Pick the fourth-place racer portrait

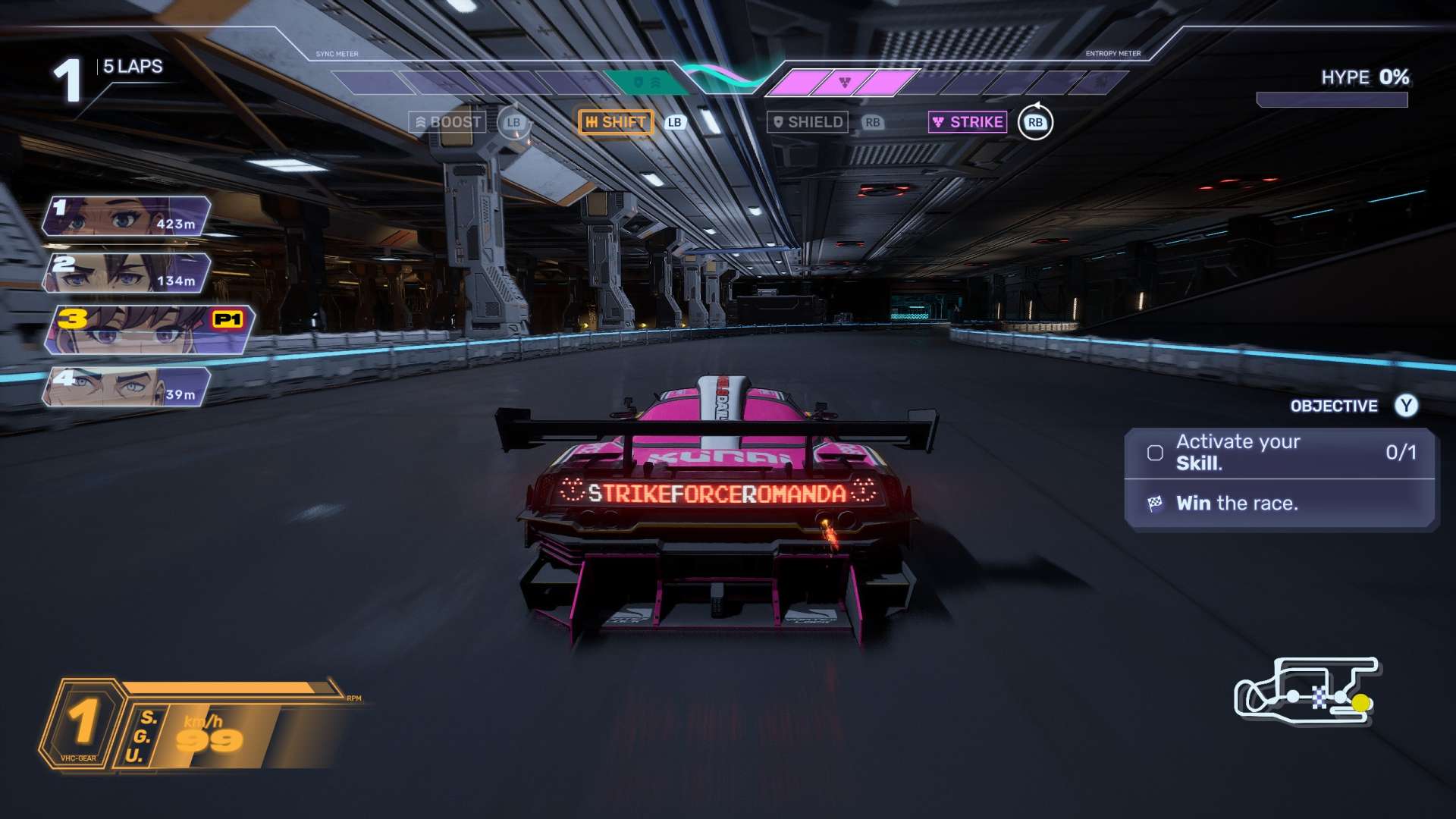127,387
